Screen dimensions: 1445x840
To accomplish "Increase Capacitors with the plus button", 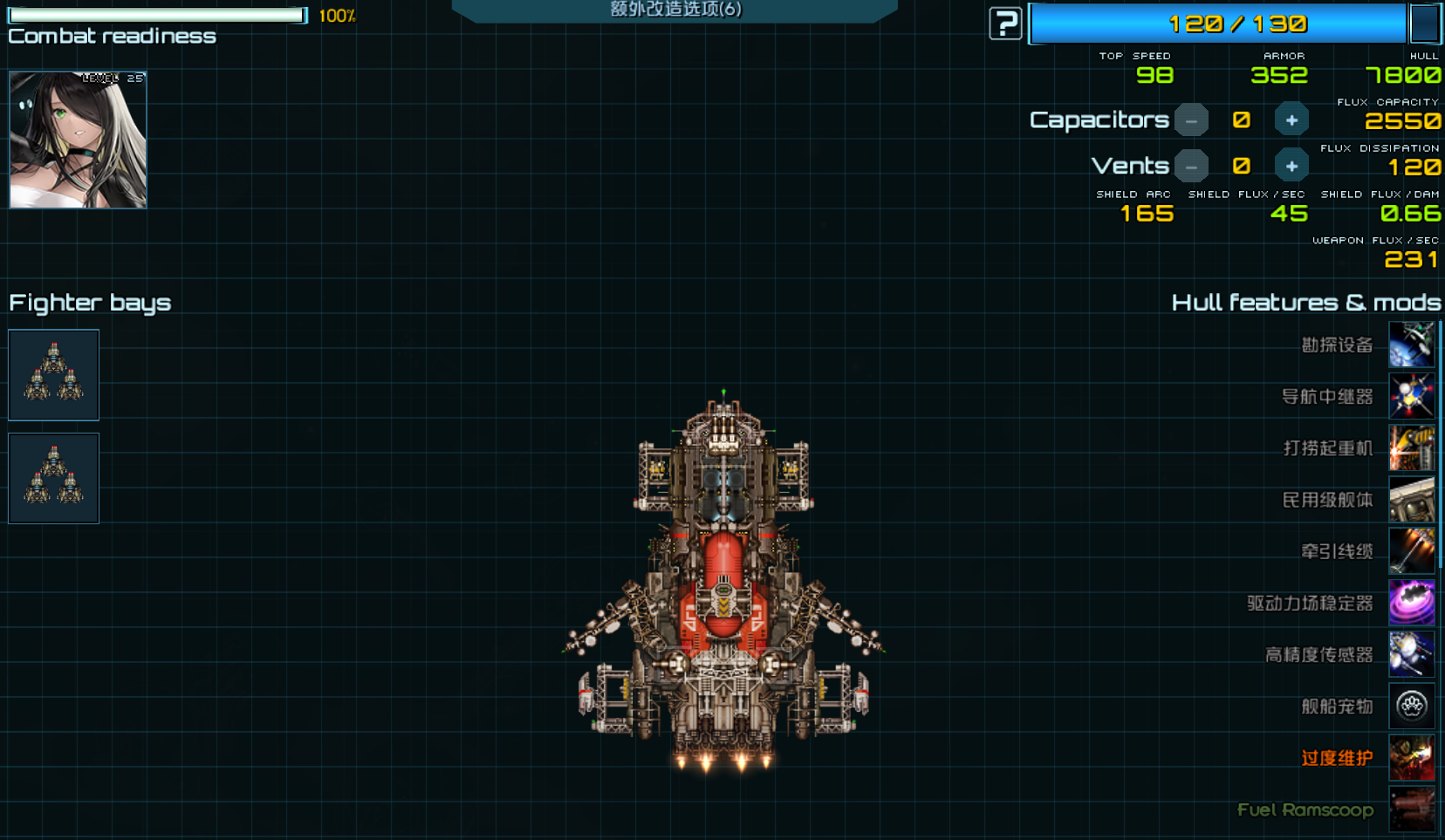I will click(1291, 120).
